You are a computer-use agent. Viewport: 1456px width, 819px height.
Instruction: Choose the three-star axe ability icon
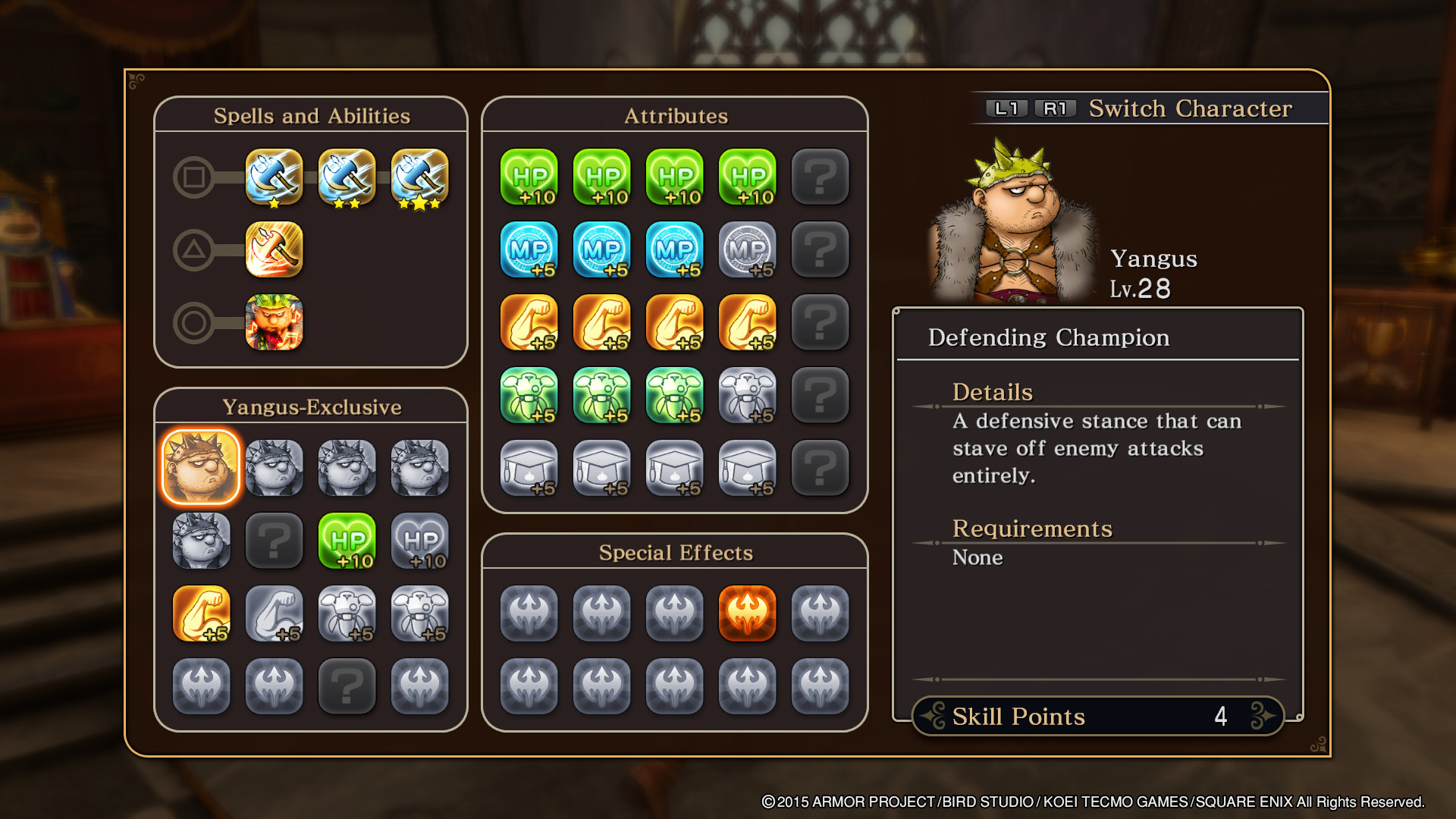pyautogui.click(x=419, y=177)
